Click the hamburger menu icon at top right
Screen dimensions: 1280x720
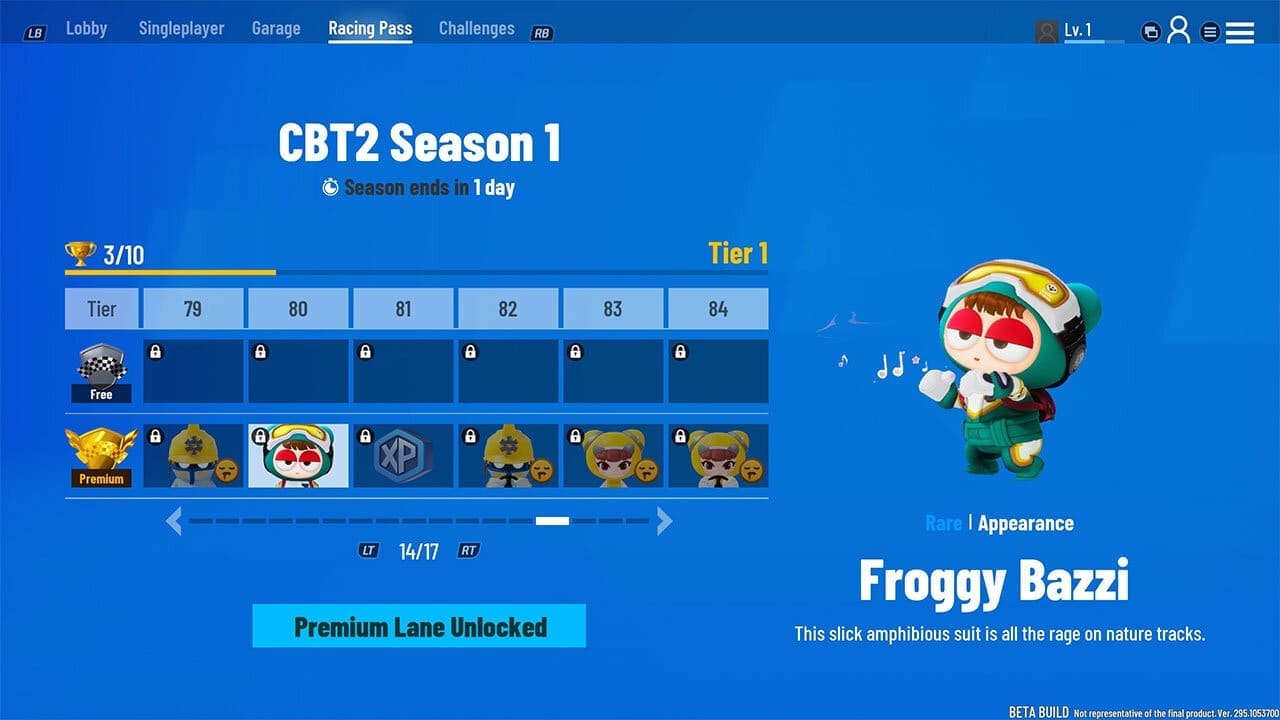coord(1240,30)
